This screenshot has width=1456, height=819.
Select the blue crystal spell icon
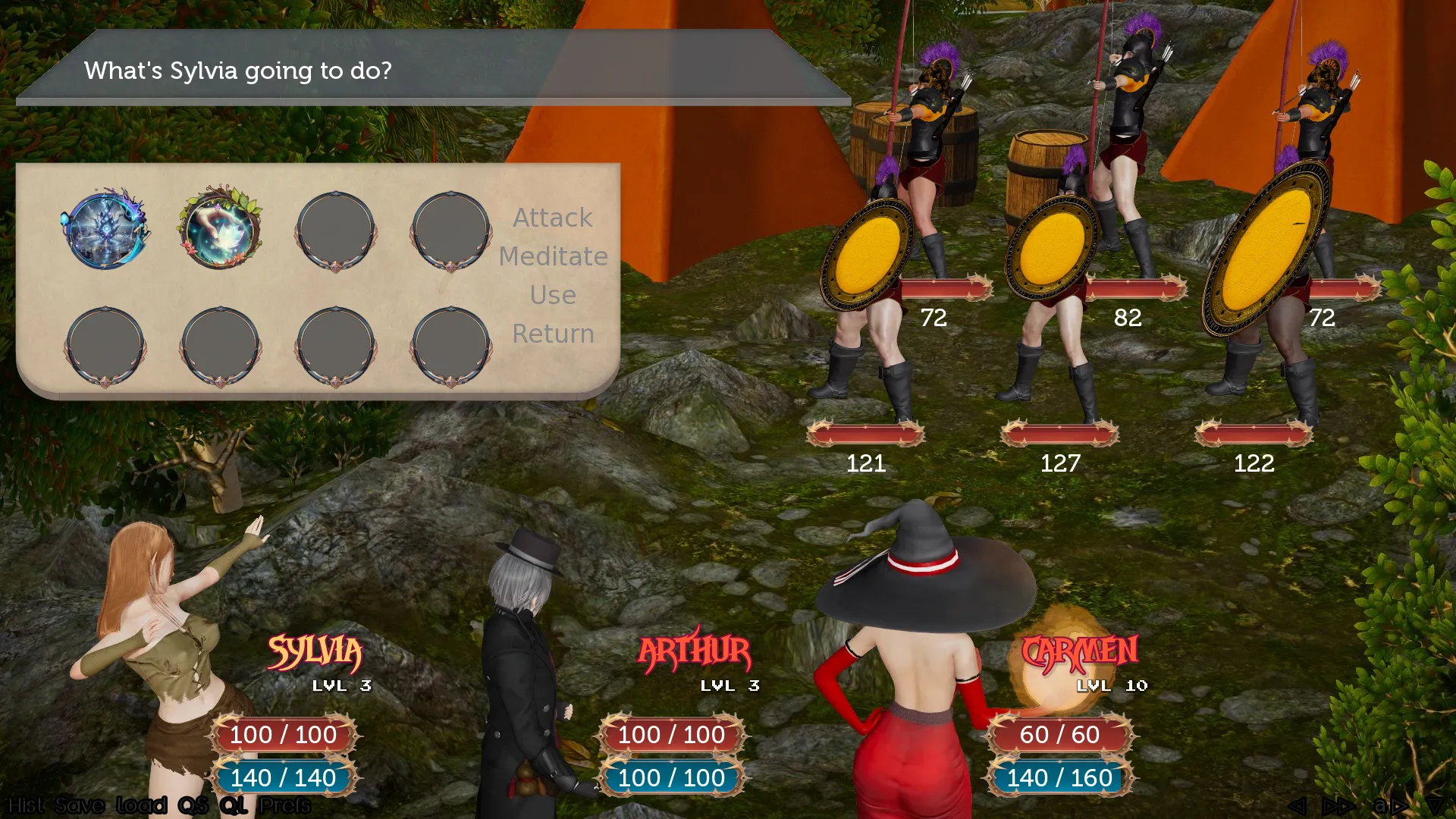[105, 229]
